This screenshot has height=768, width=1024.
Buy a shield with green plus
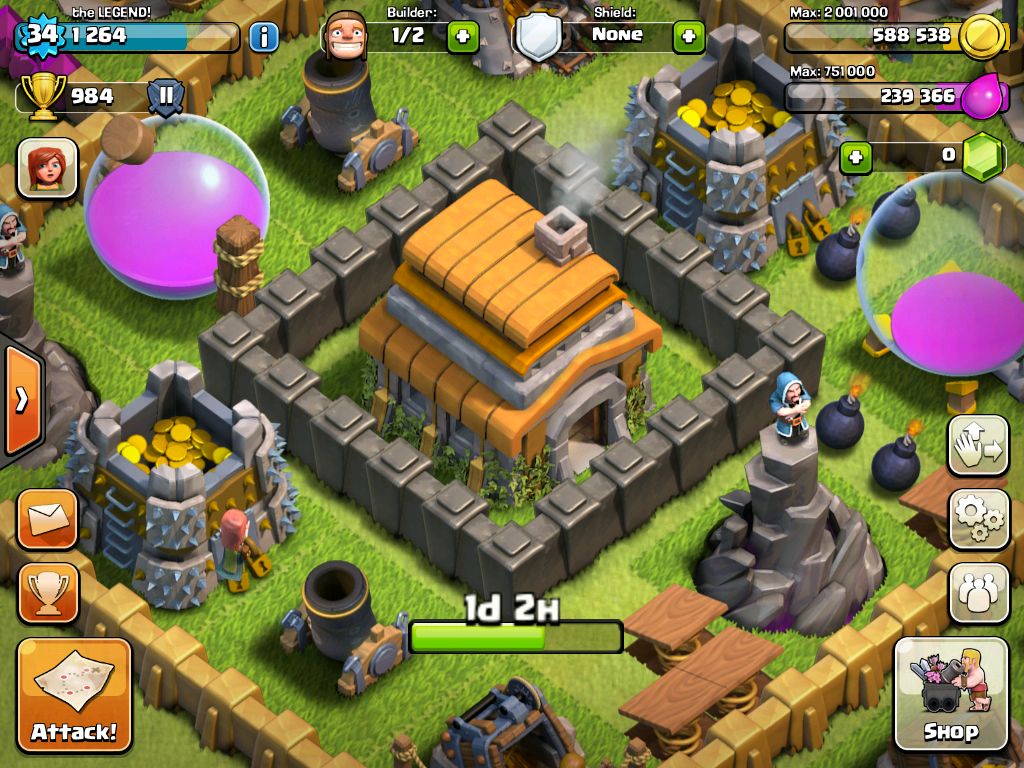(688, 37)
